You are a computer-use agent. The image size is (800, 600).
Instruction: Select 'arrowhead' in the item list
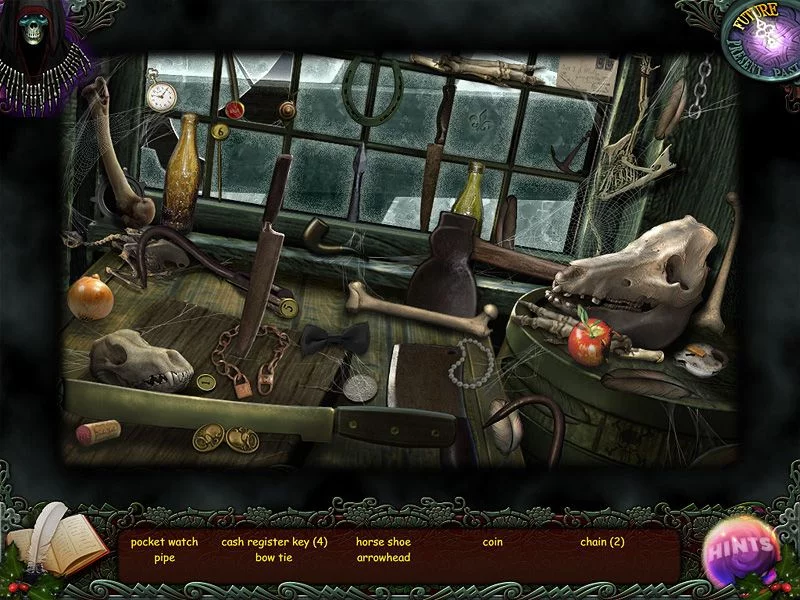point(383,558)
